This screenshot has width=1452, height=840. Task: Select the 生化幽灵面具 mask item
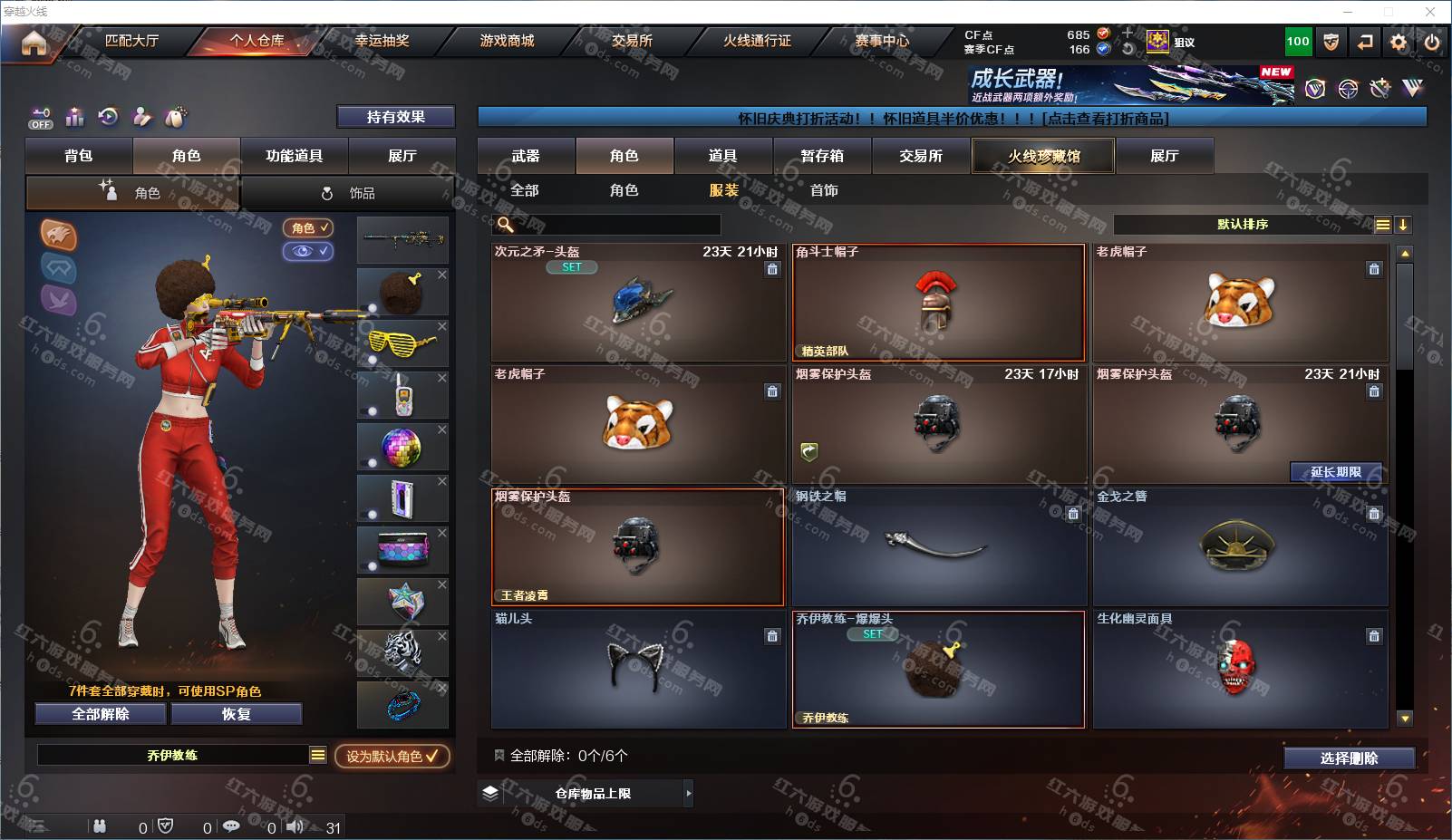(x=1239, y=669)
